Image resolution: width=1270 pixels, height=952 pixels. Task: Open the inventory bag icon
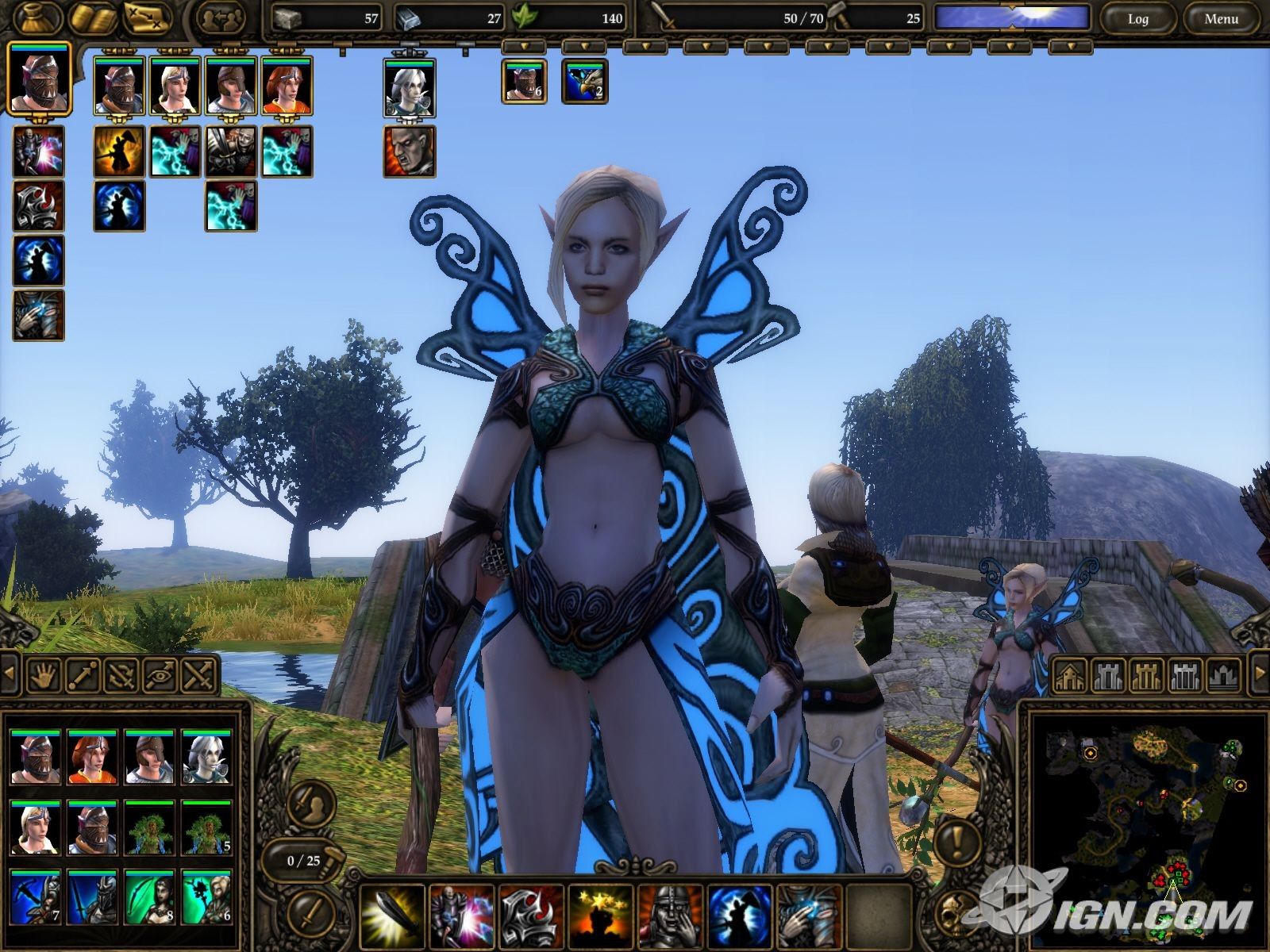(x=37, y=17)
